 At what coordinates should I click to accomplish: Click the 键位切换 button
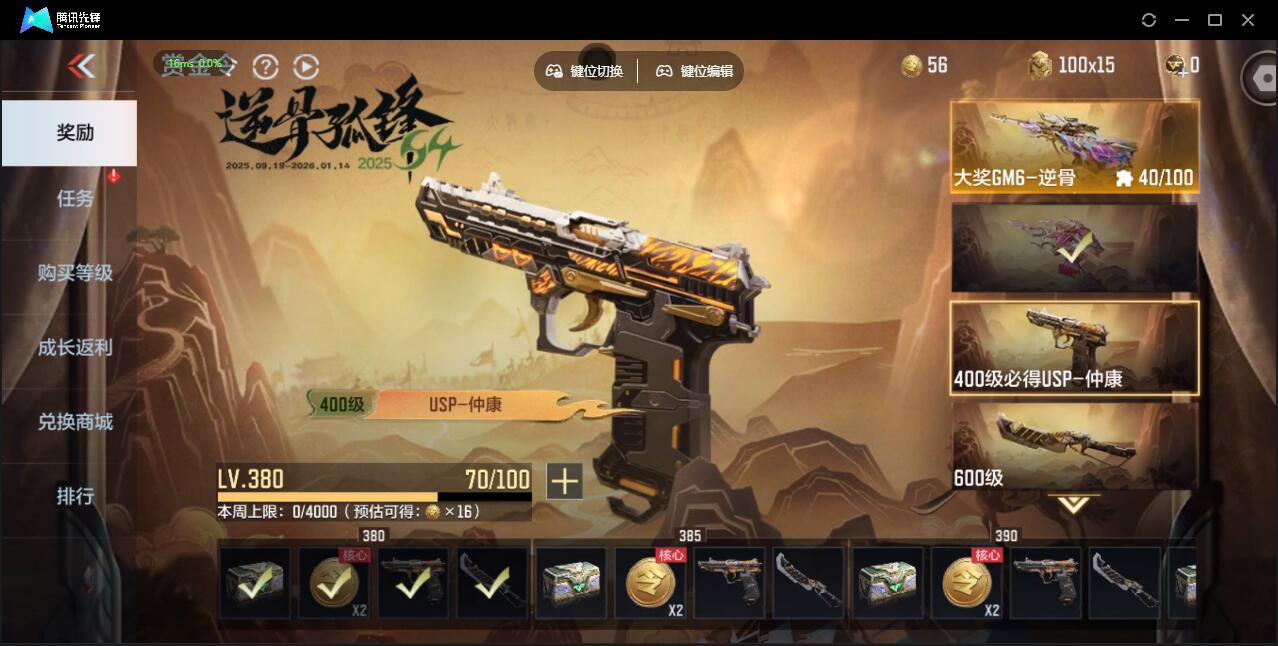pos(585,71)
